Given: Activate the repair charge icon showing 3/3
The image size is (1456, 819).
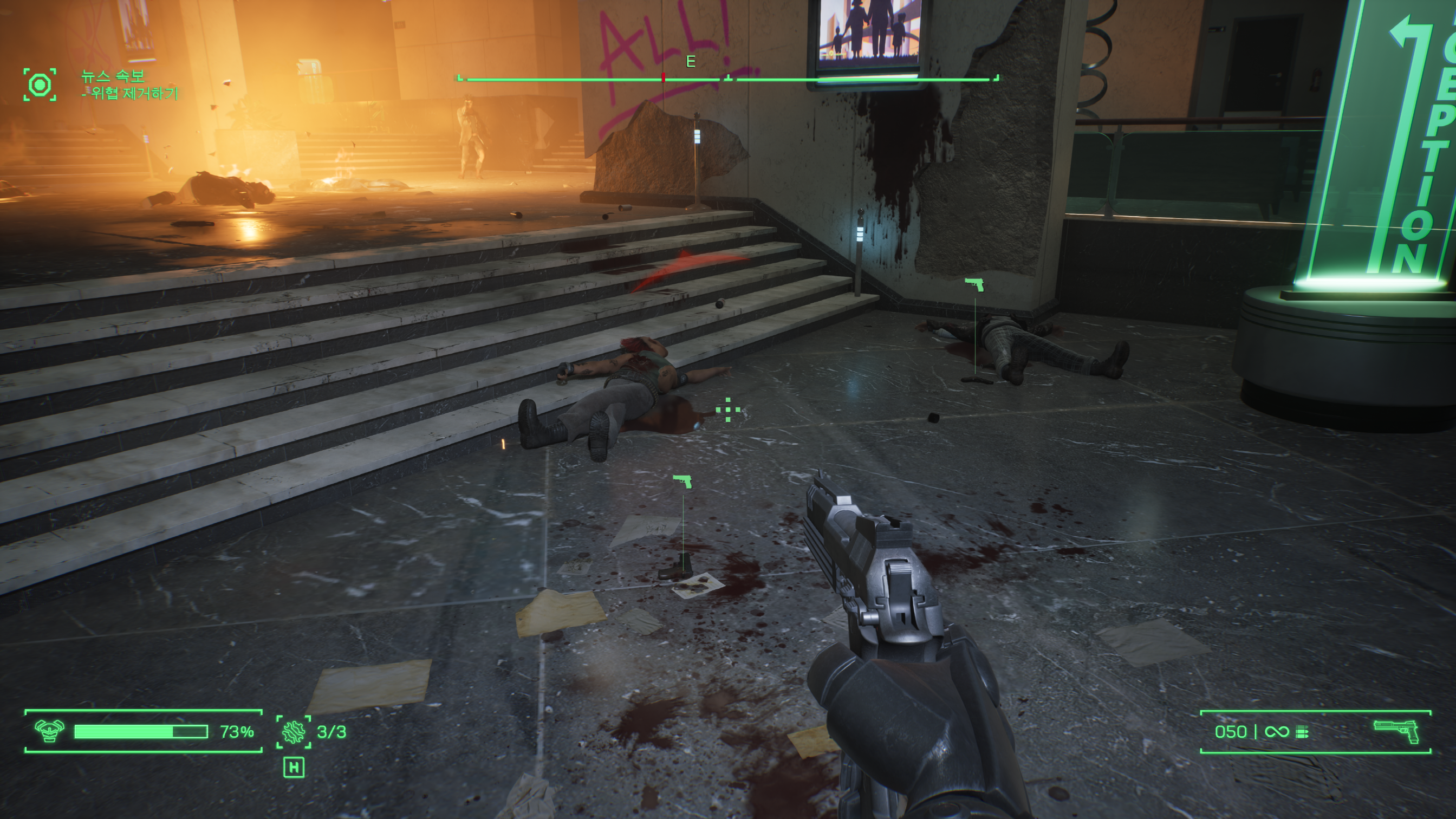Looking at the screenshot, I should click(x=294, y=732).
